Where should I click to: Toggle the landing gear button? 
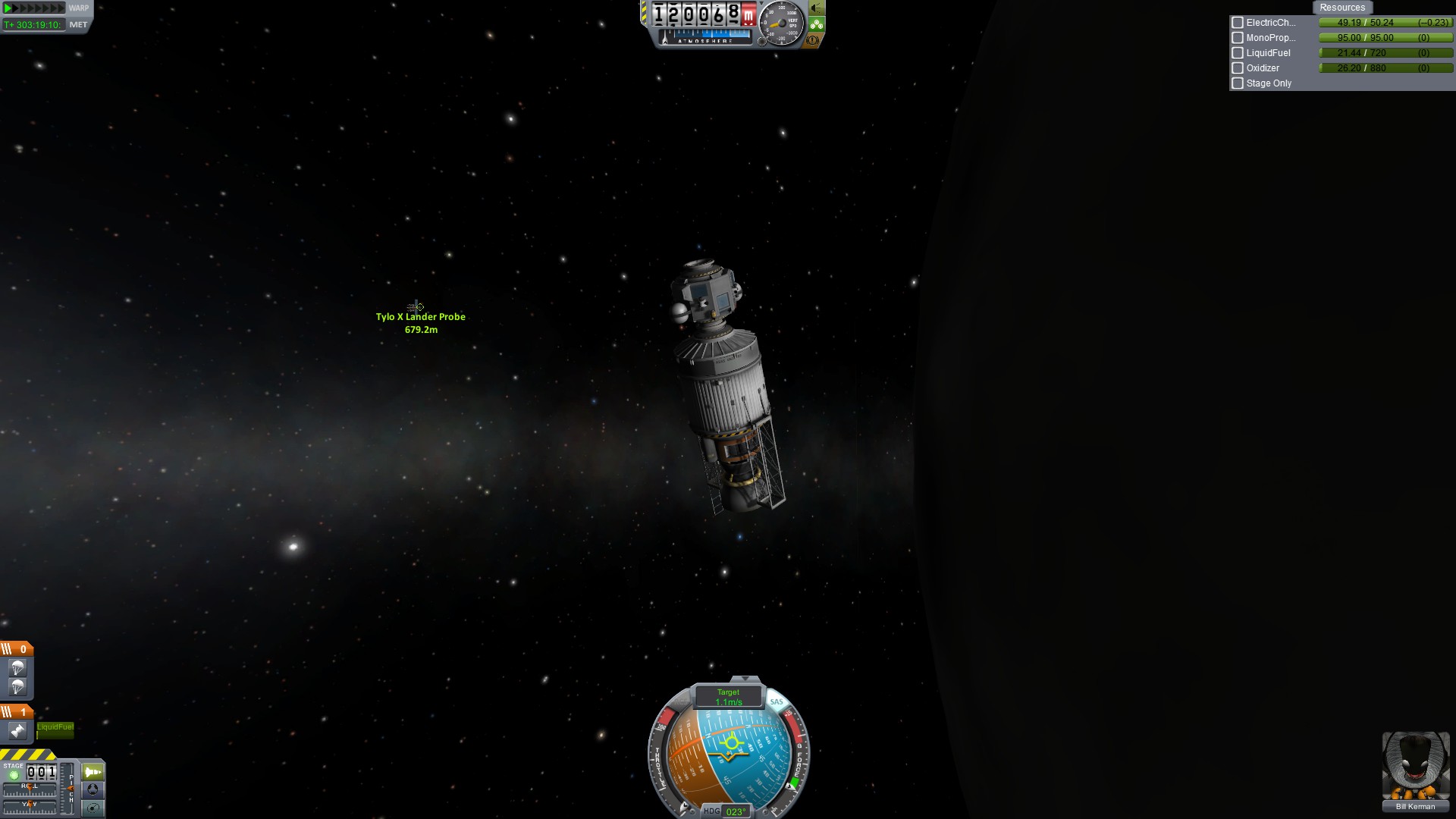[816, 24]
